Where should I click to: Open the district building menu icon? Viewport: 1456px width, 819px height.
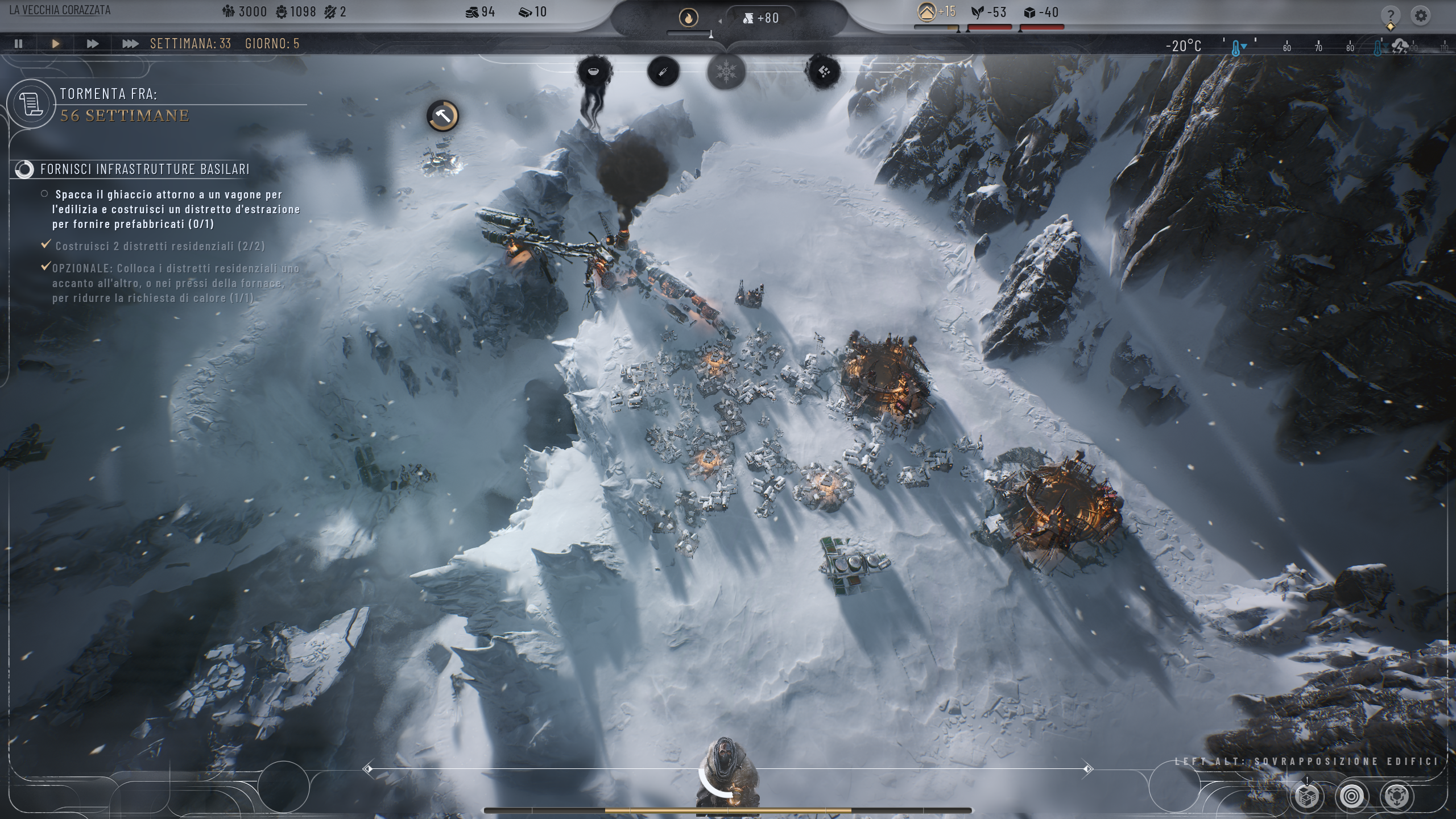1306,796
